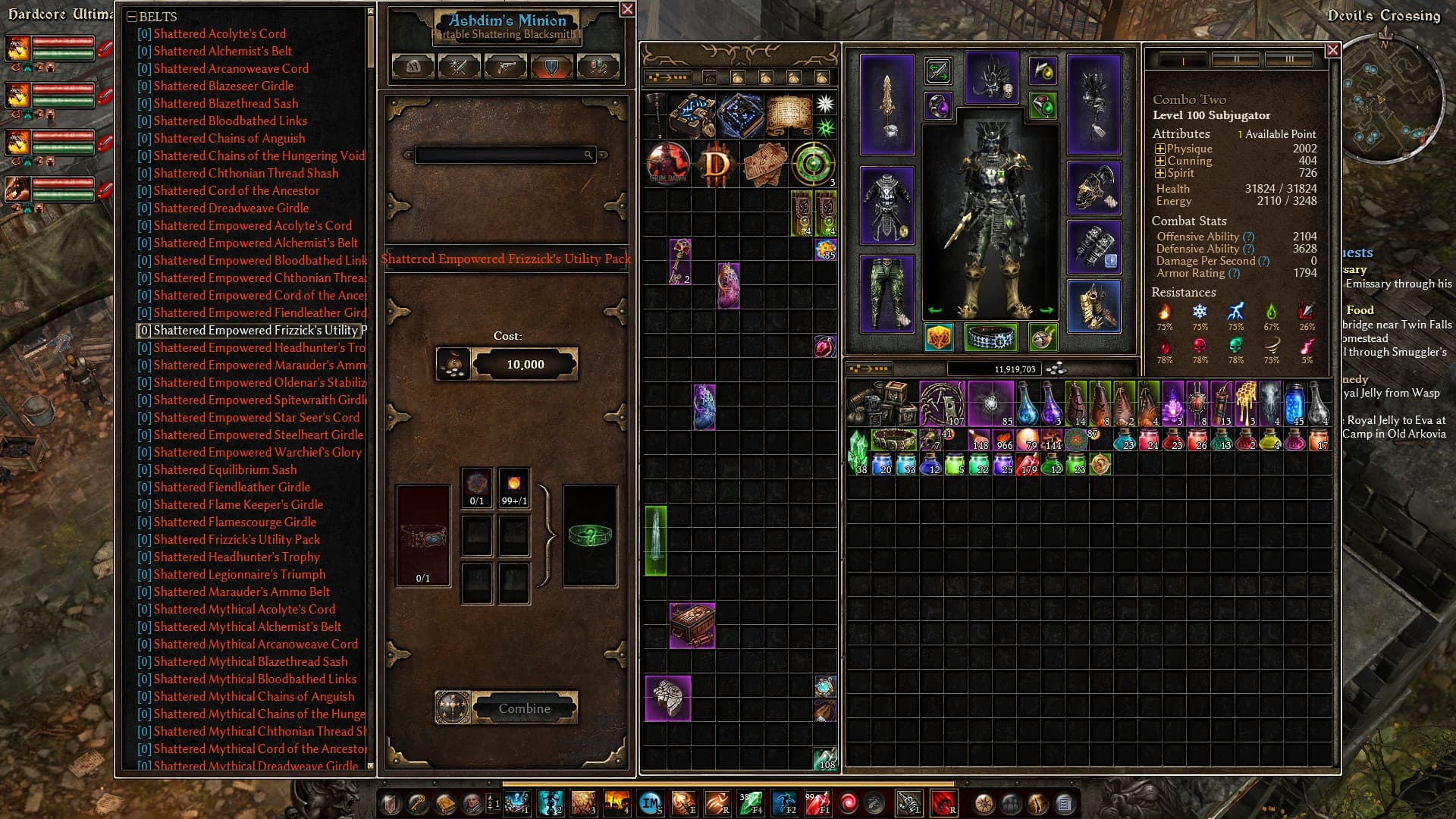Pick the Grim Dawn round emblem item
Screen dimensions: 1456x819
[x=668, y=162]
